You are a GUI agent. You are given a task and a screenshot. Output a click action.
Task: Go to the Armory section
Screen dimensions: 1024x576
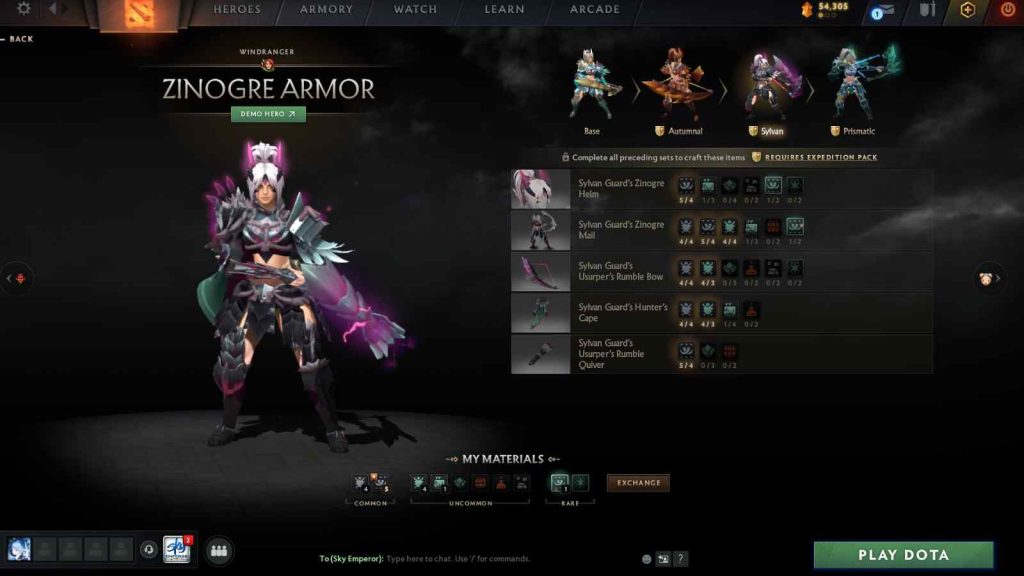coord(326,10)
